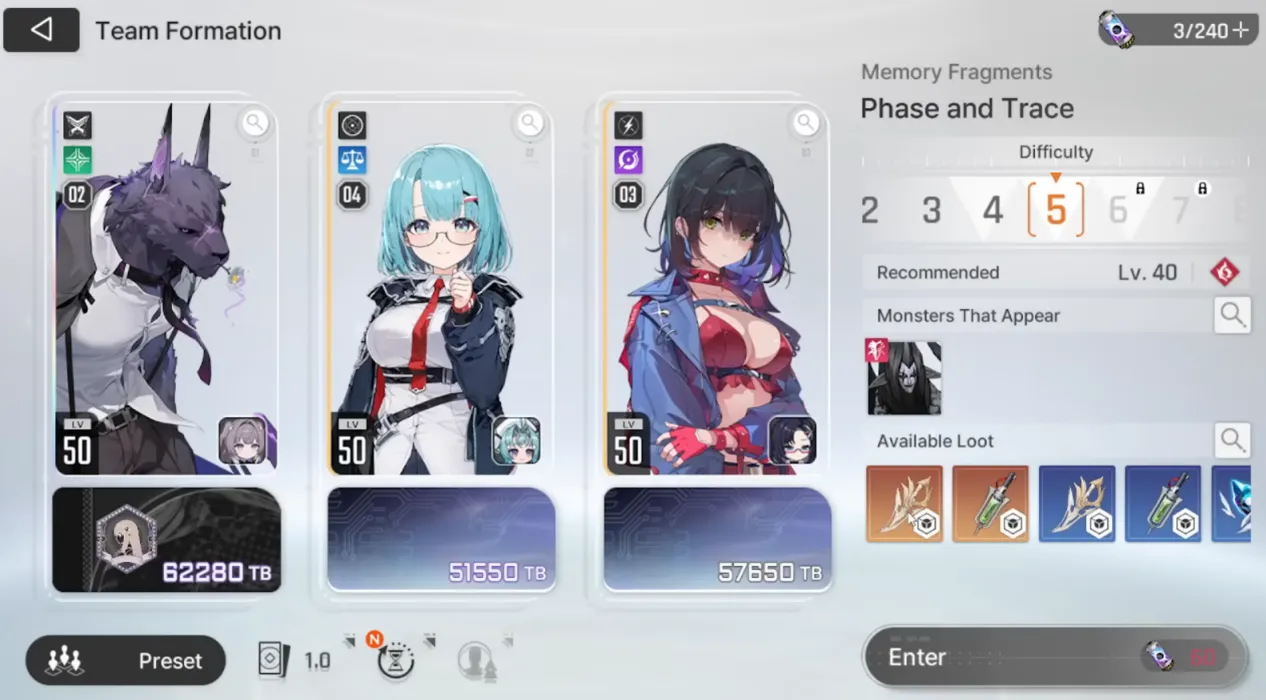1266x700 pixels.
Task: Select the black-haired red bikini character card
Action: (x=716, y=290)
